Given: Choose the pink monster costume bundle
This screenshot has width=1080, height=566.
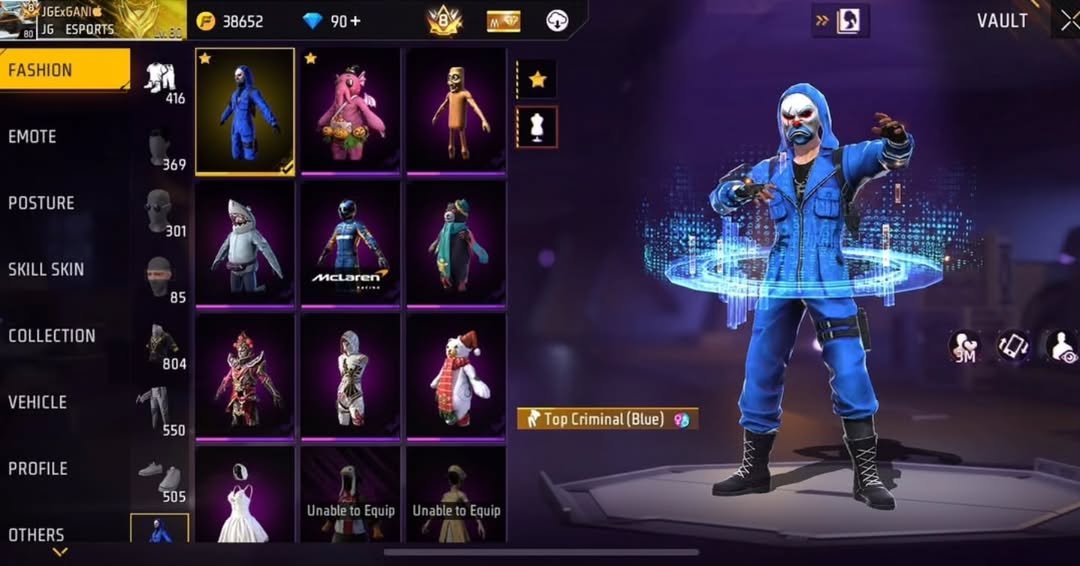Looking at the screenshot, I should (351, 111).
